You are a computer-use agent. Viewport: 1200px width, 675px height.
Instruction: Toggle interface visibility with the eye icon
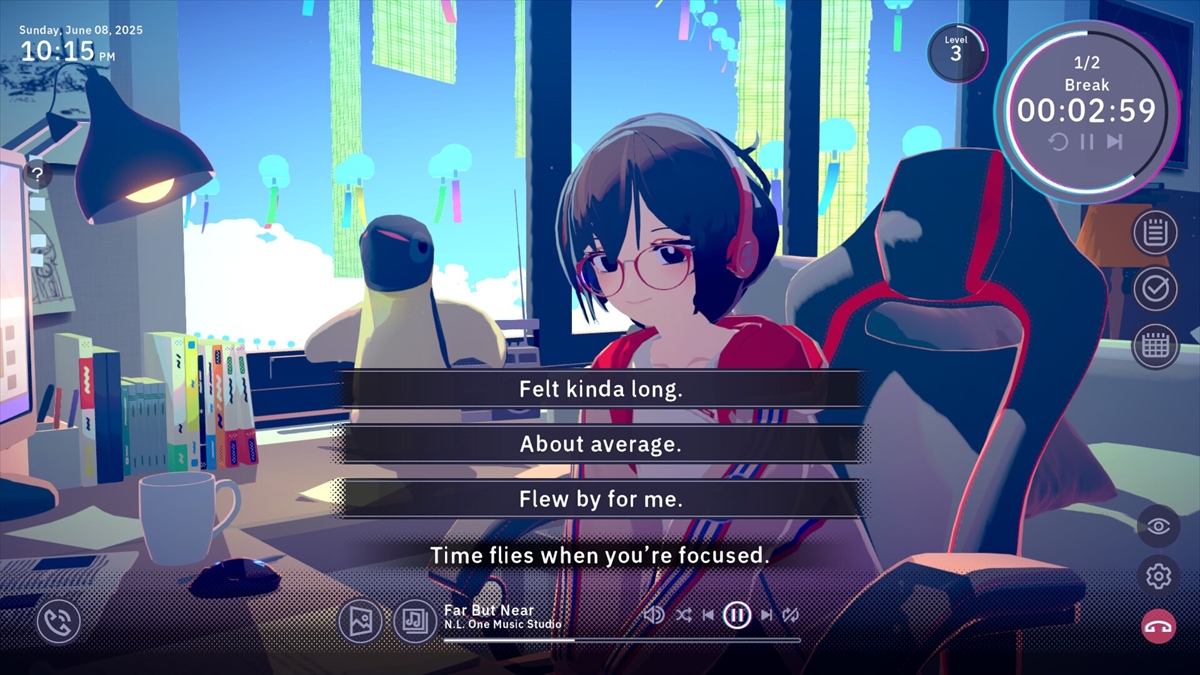pos(1159,526)
